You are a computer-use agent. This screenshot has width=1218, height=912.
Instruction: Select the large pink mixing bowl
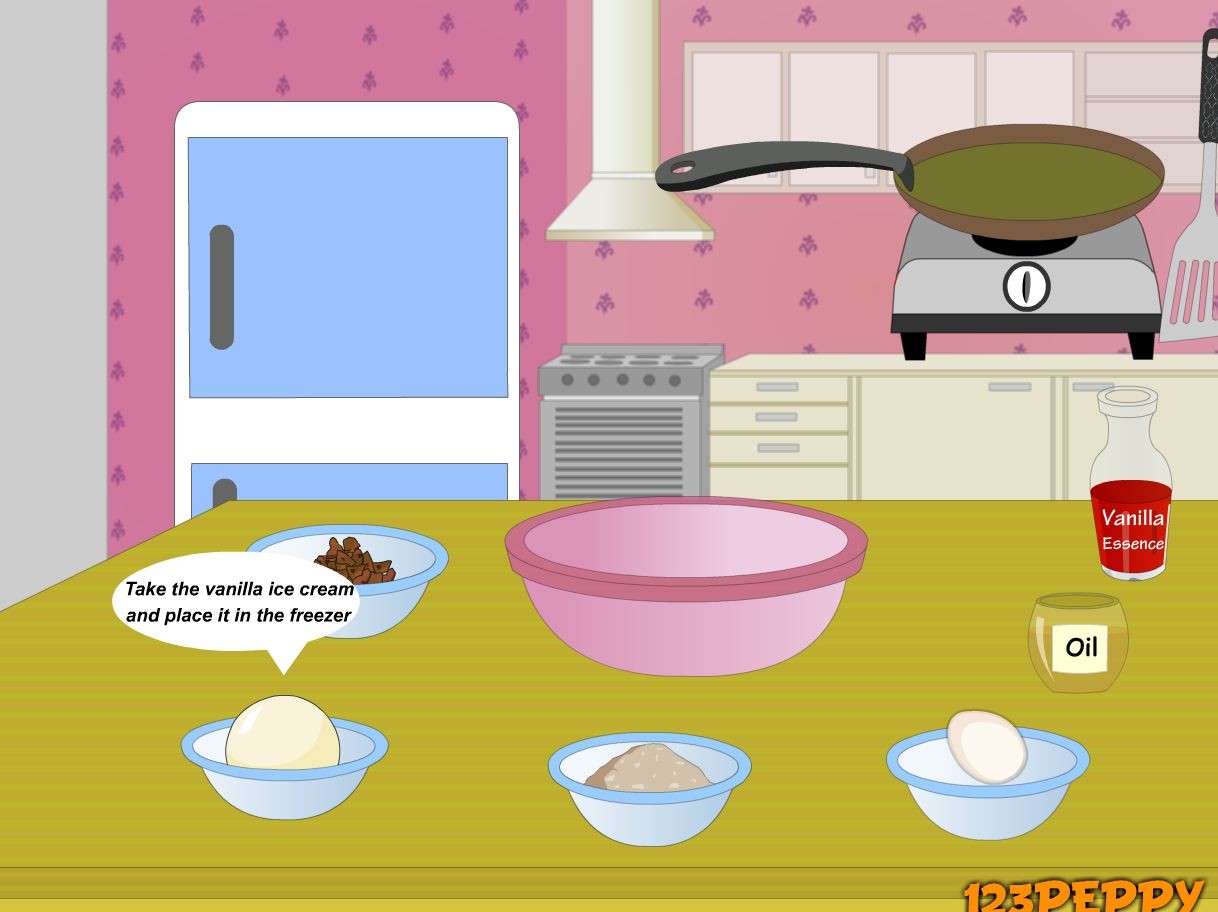click(685, 588)
